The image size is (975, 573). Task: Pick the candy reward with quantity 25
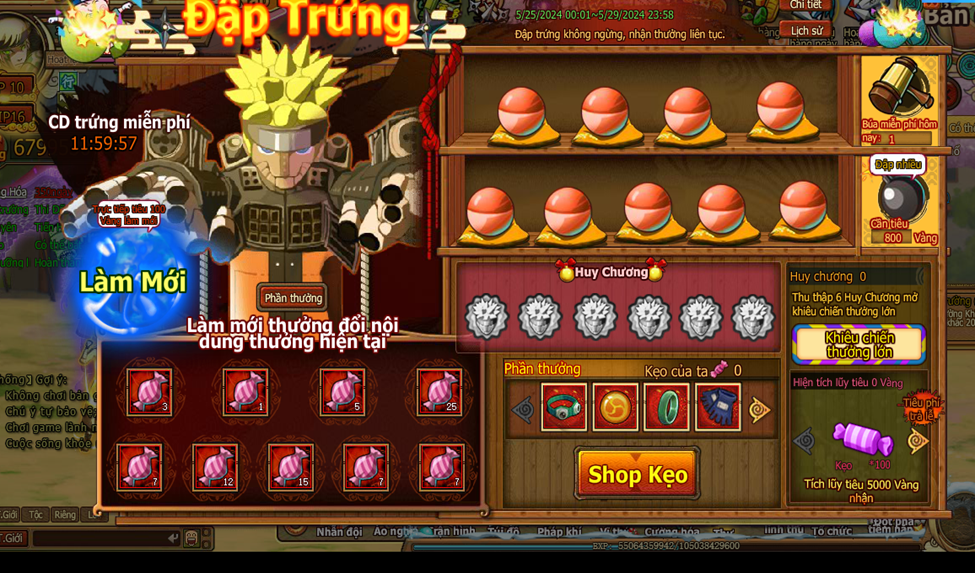438,391
